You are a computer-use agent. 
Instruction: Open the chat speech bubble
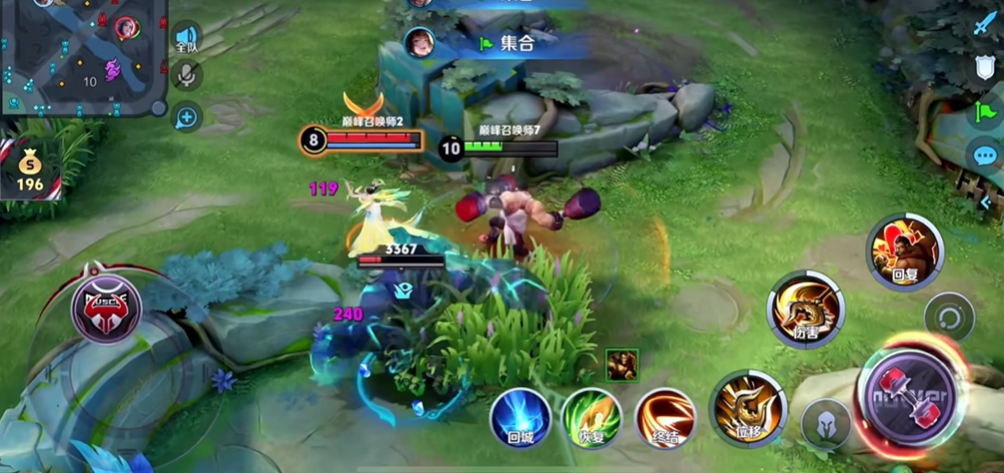(985, 155)
